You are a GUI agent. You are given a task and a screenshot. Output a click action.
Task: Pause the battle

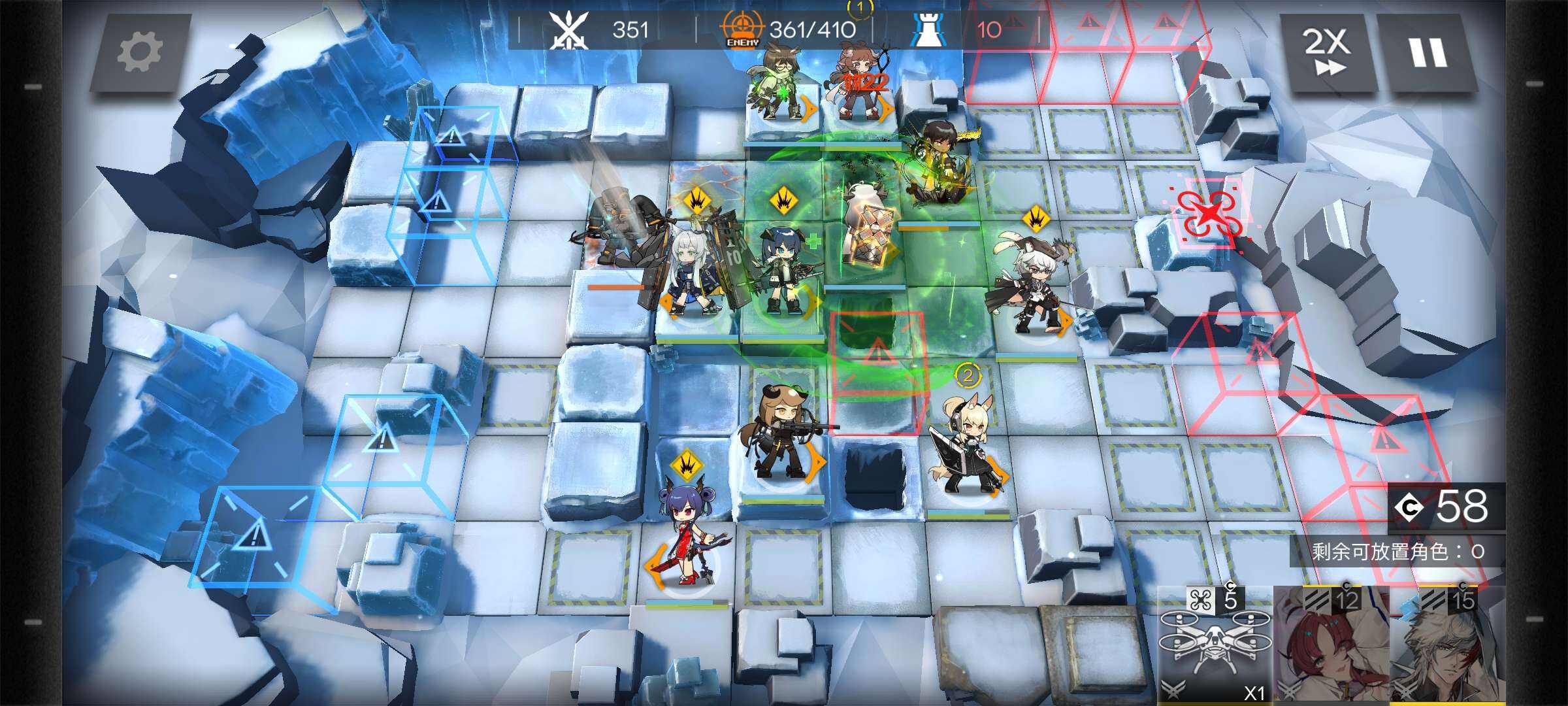pyautogui.click(x=1427, y=52)
